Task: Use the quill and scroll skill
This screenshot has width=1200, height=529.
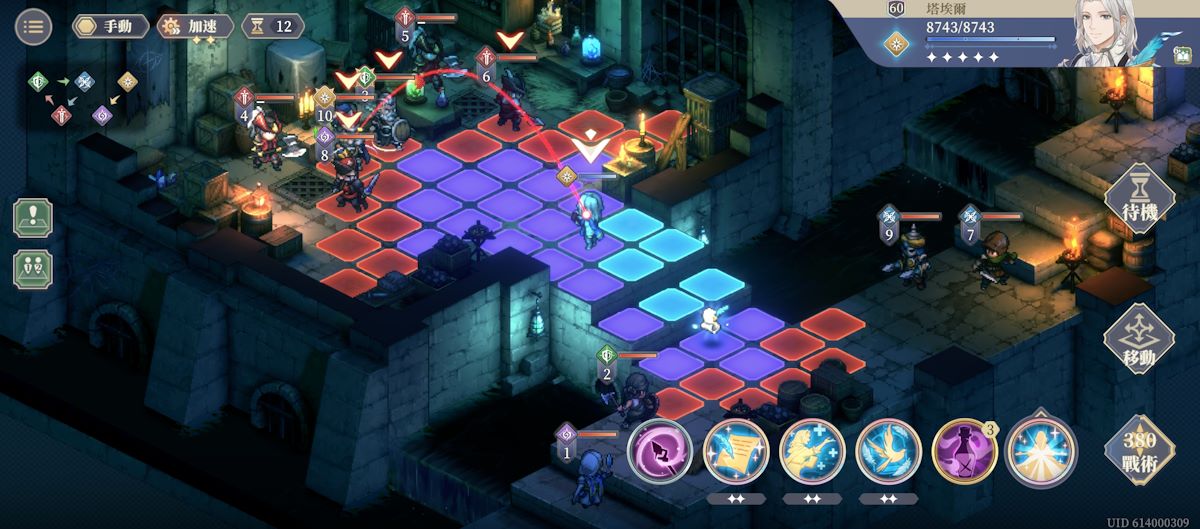Action: tap(736, 452)
